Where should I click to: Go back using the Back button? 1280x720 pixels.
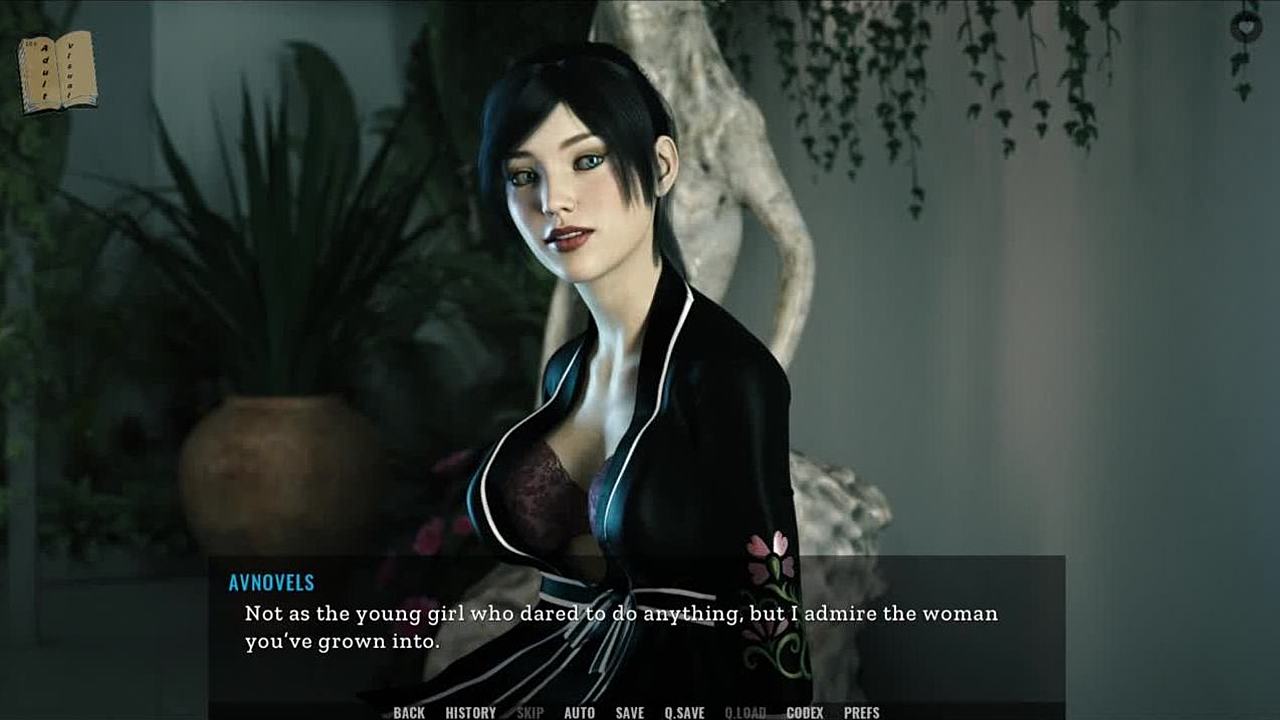click(409, 712)
